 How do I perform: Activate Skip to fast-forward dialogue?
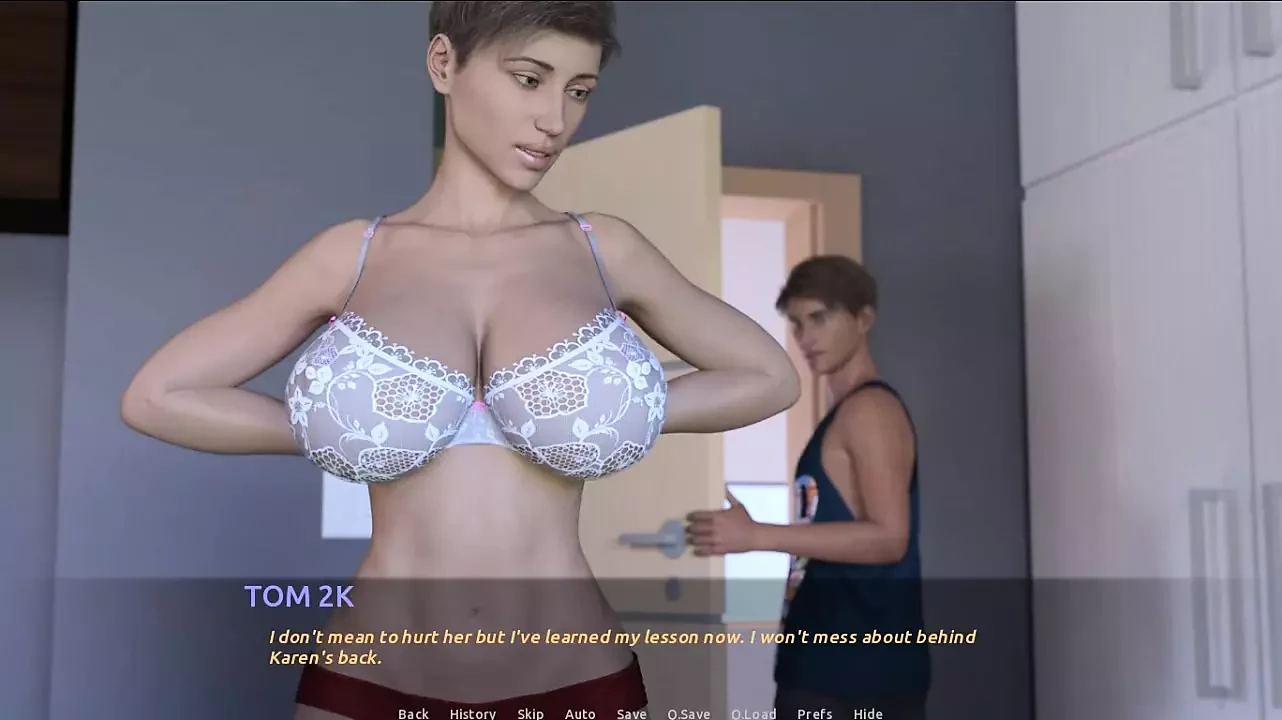[530, 713]
